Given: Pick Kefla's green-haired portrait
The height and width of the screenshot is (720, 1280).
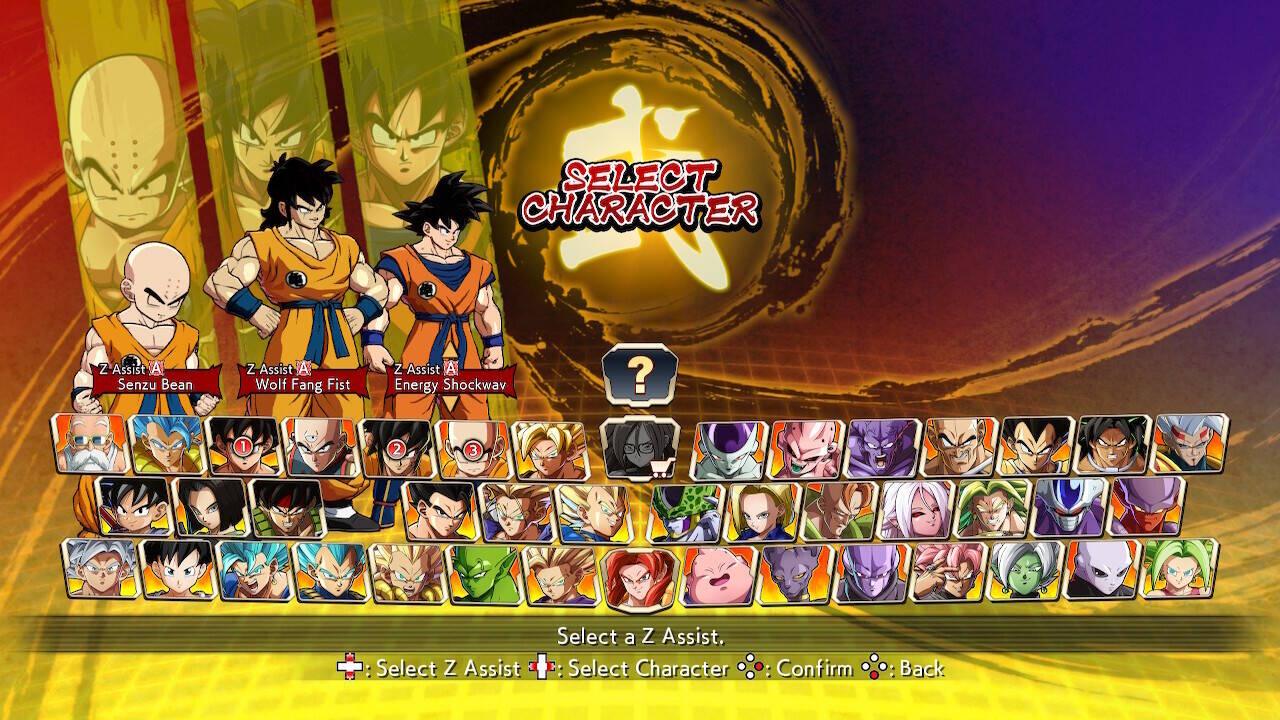Looking at the screenshot, I should 1179,569.
